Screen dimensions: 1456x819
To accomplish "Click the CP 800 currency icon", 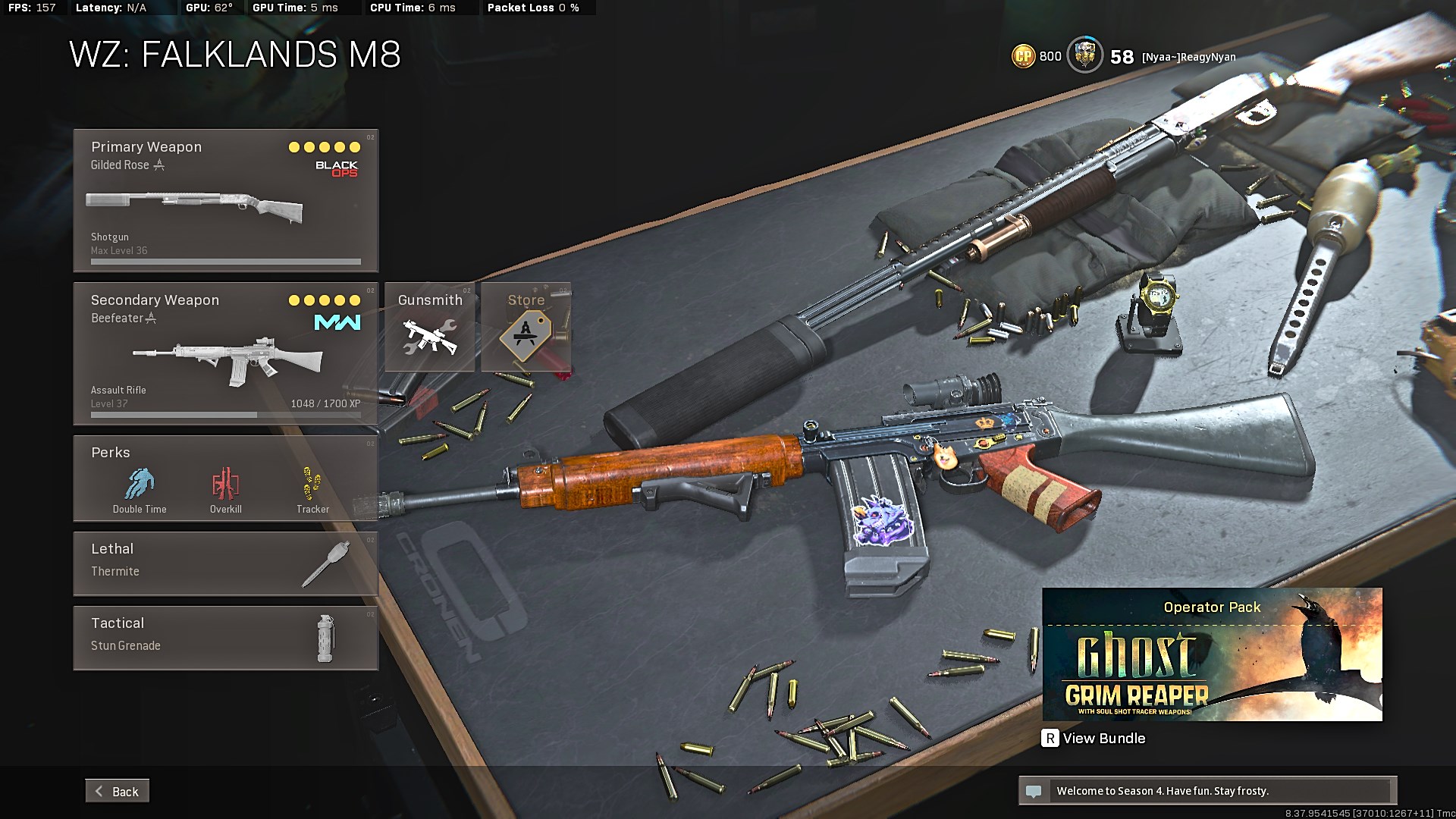I will click(1024, 56).
